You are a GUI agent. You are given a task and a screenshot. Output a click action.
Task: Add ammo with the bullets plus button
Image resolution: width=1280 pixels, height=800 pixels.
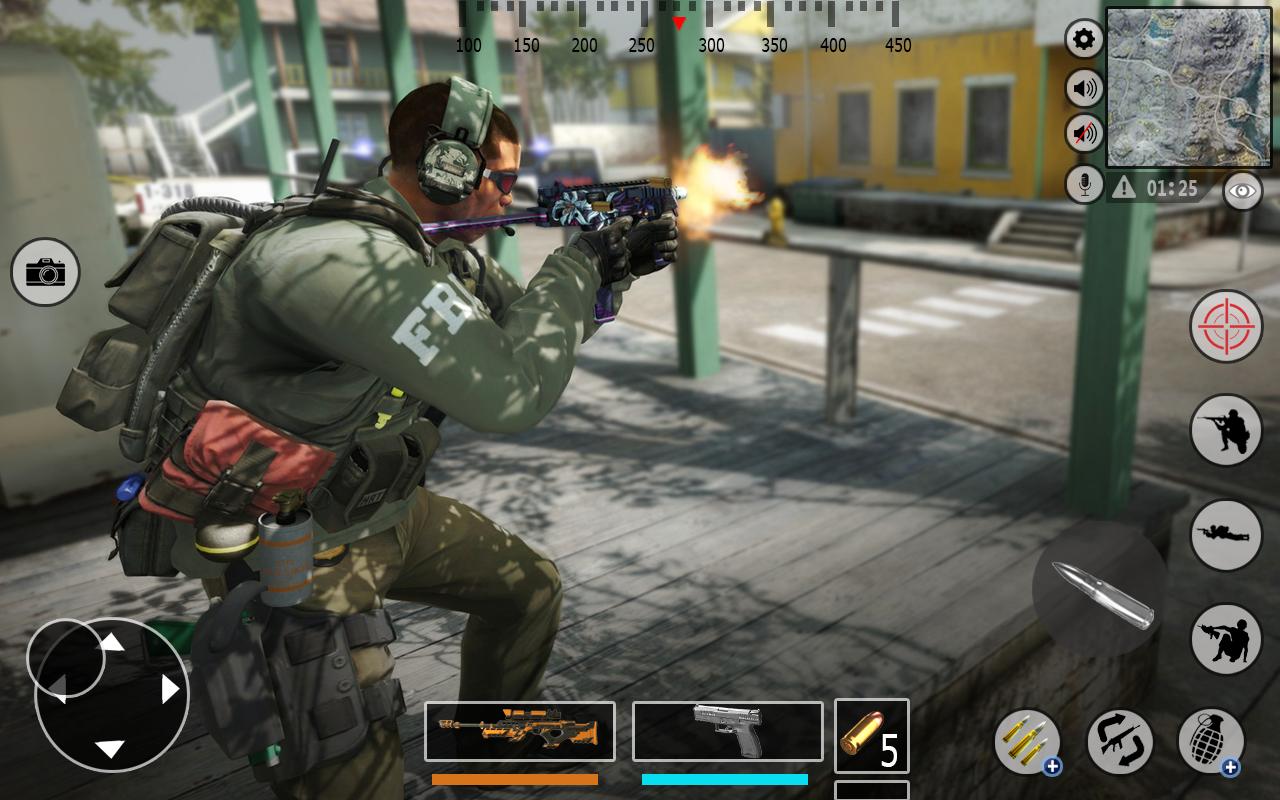pos(1027,742)
